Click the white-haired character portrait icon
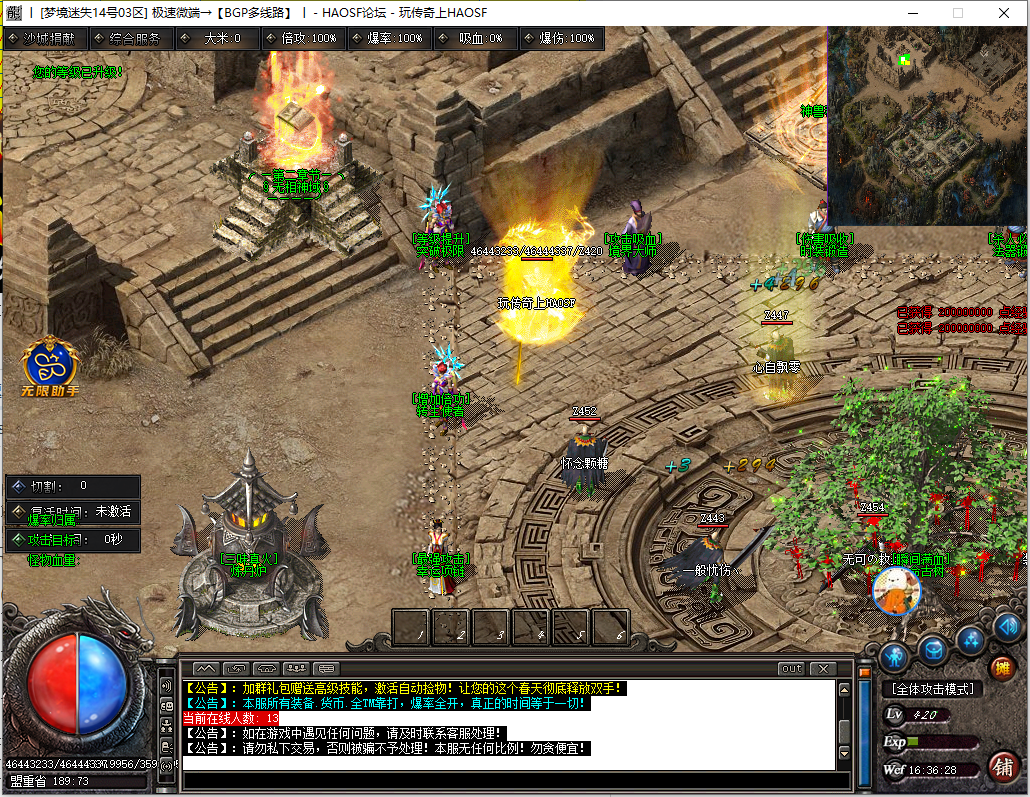The image size is (1030, 797). coord(896,591)
